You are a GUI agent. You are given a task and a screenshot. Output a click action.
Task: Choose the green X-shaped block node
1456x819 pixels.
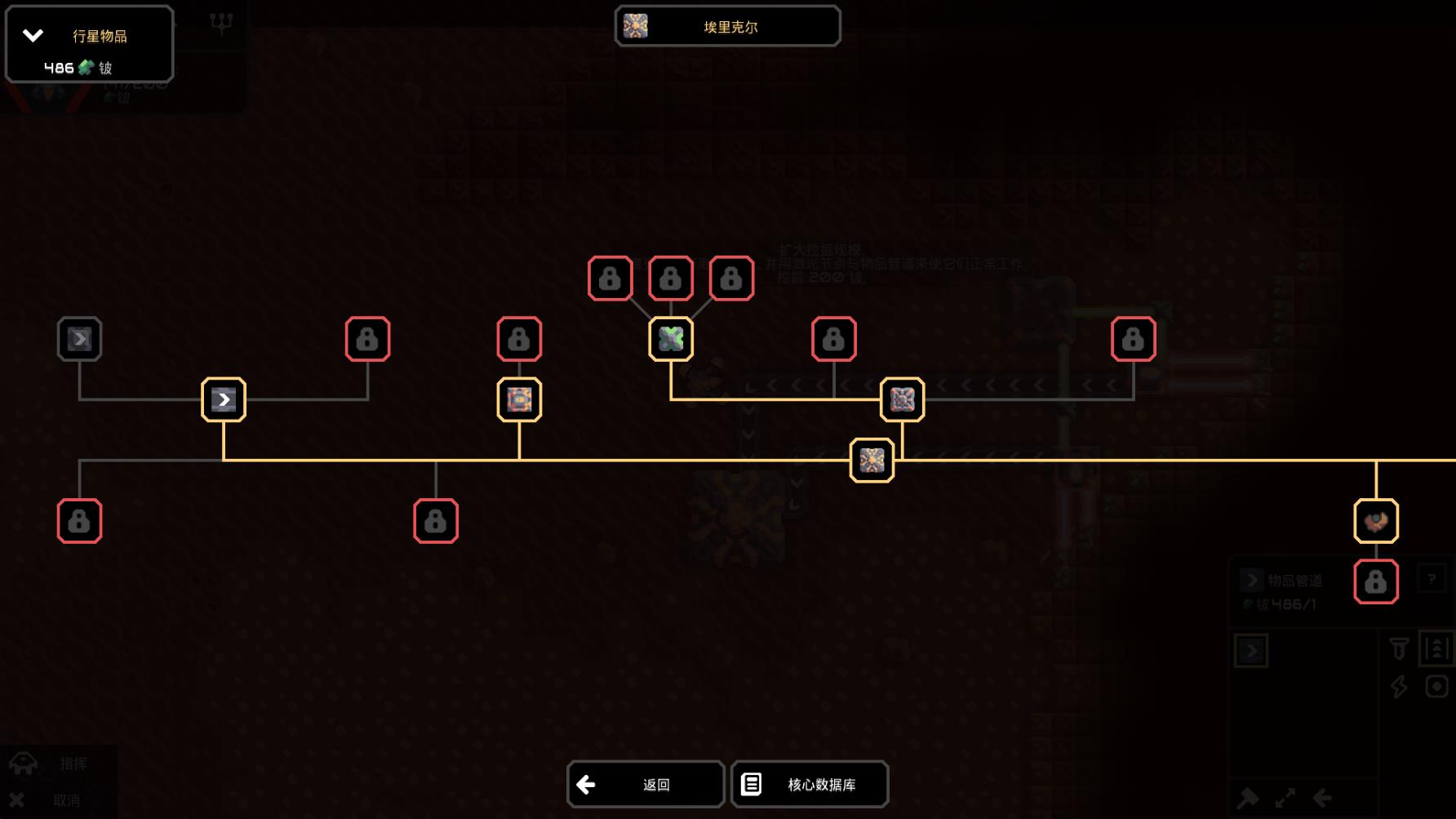click(x=671, y=339)
